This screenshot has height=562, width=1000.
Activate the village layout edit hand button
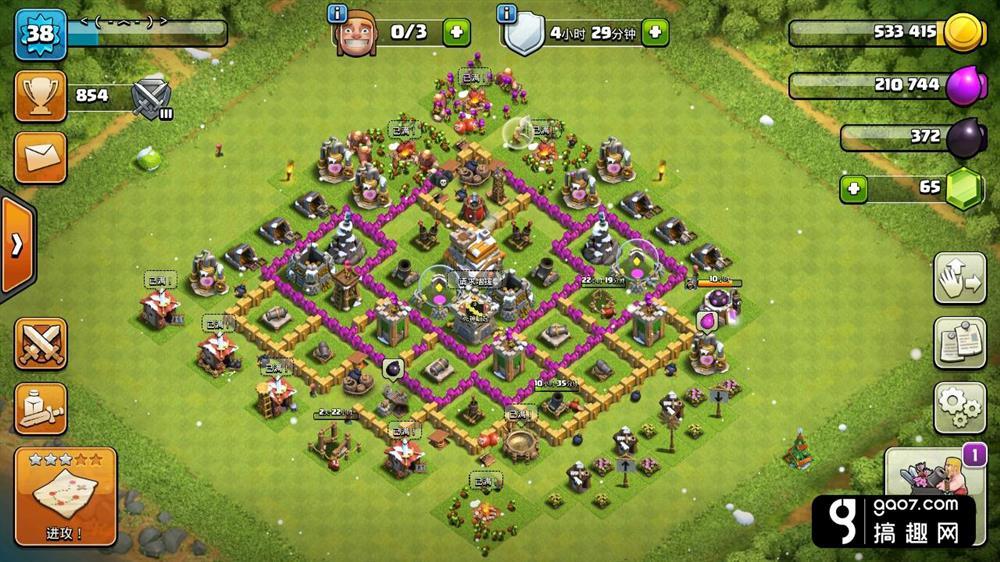click(960, 279)
